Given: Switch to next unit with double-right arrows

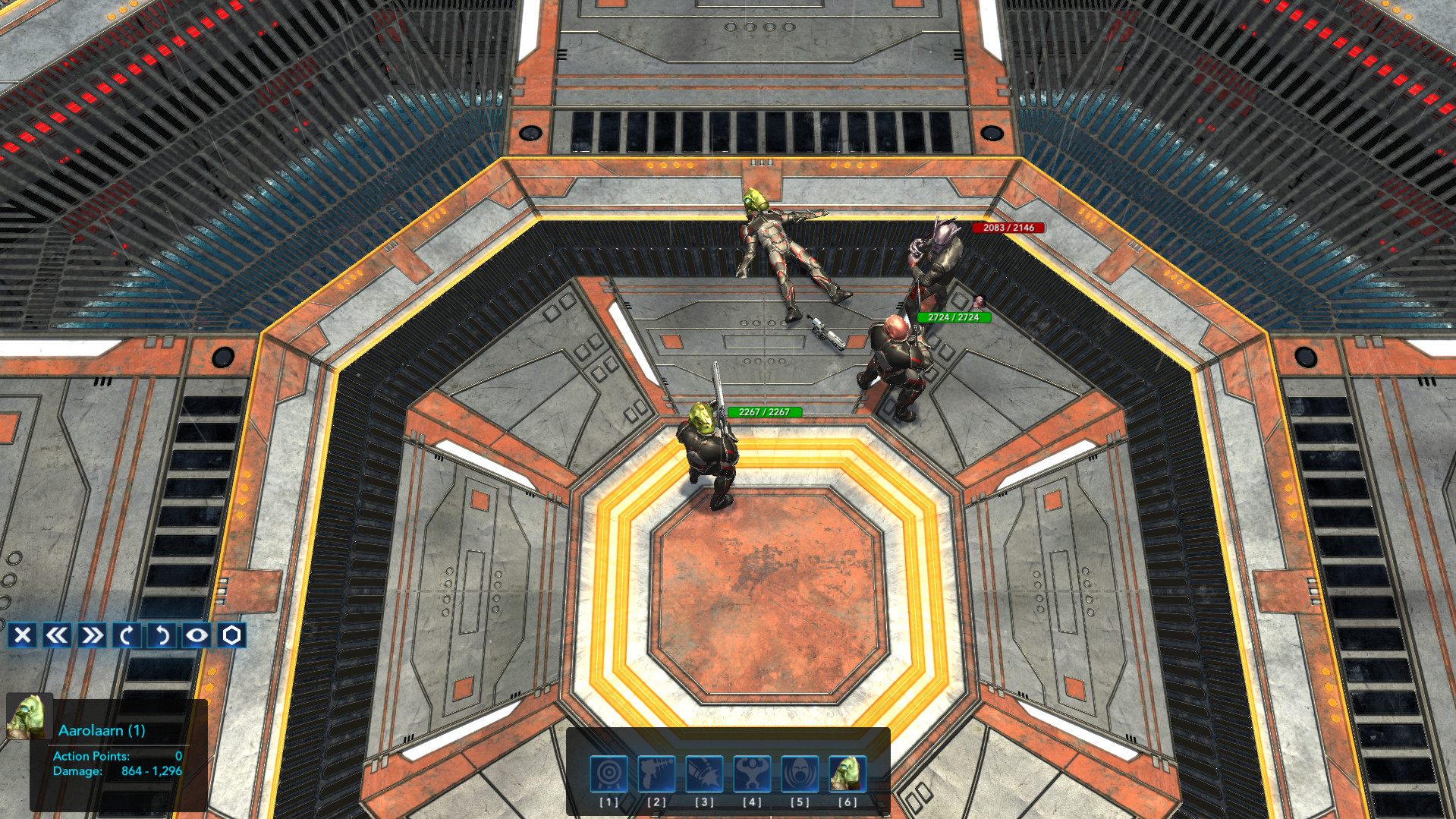Looking at the screenshot, I should [x=91, y=635].
